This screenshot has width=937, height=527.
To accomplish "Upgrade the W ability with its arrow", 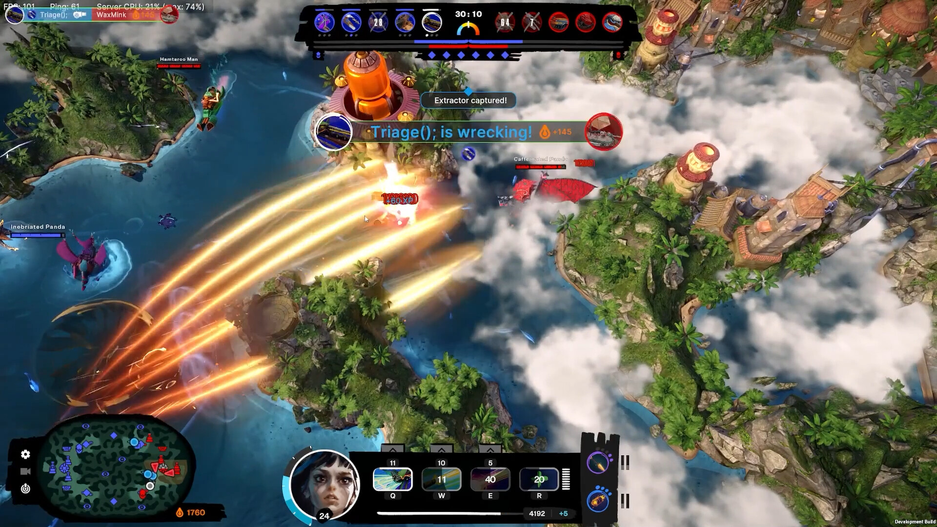I will pyautogui.click(x=441, y=451).
